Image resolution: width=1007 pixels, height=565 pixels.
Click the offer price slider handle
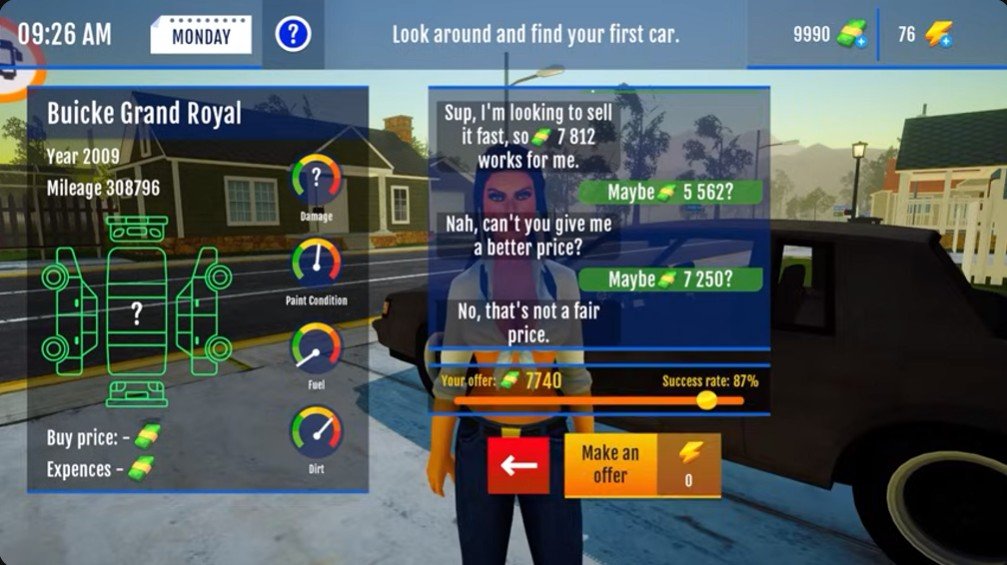coord(706,400)
